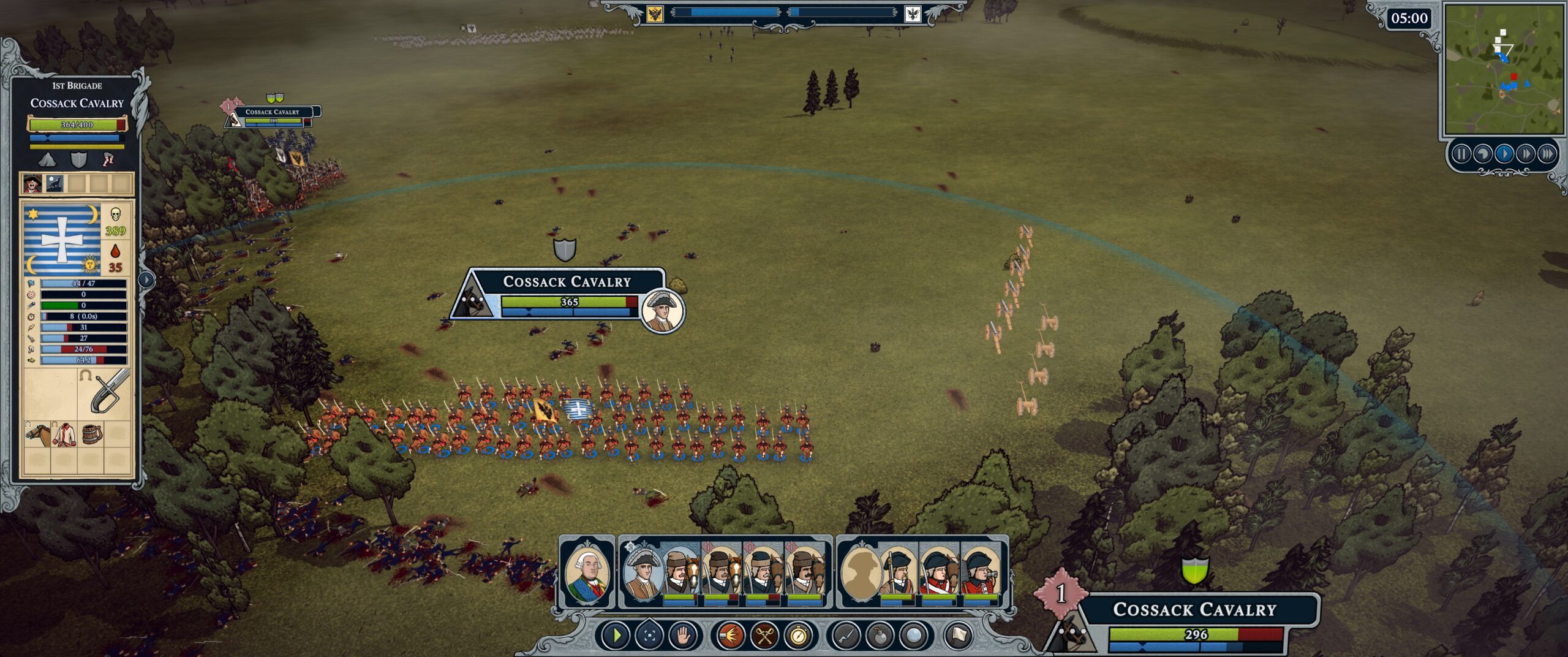Pause the battle with the pause button
Screen dimensions: 1568x657
coord(1461,154)
